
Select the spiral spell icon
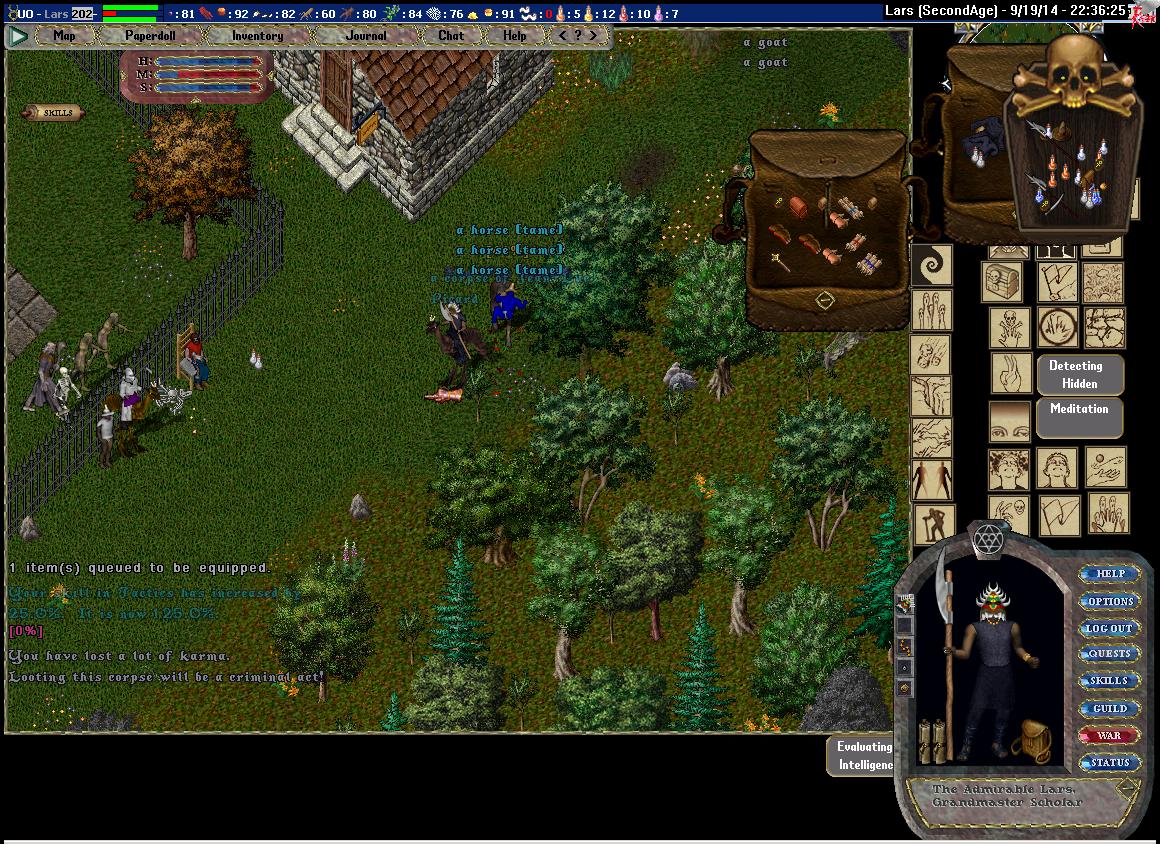point(932,266)
